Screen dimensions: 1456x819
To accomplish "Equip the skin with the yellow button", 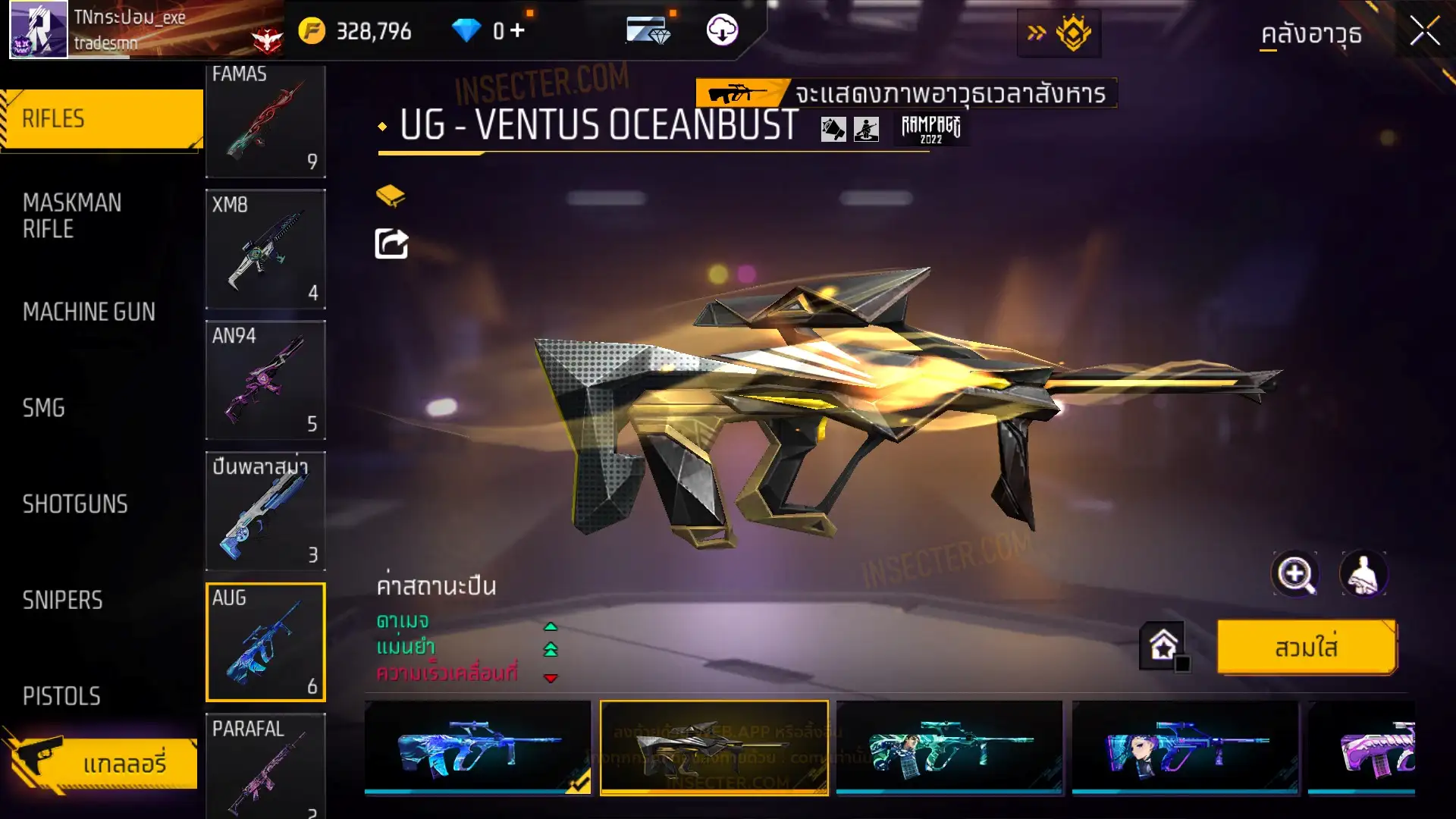I will (1306, 648).
